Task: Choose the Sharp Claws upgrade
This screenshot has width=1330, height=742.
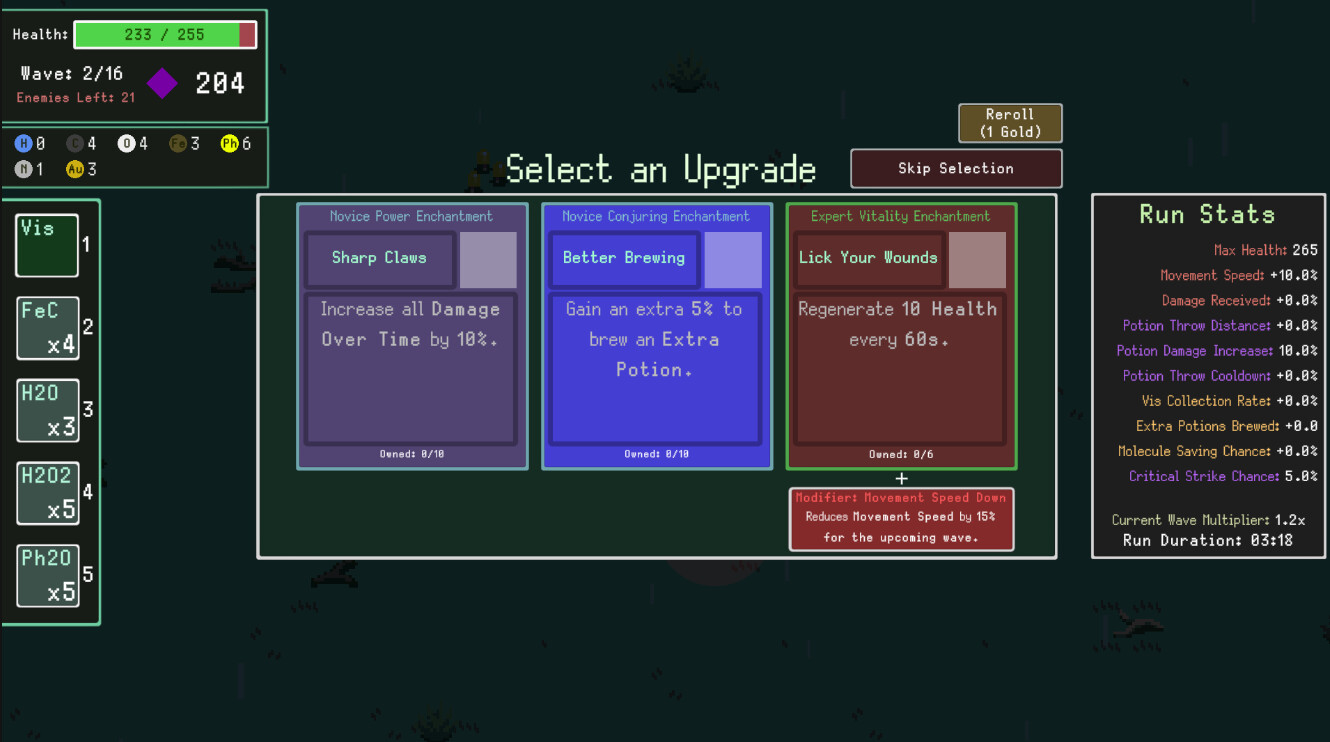Action: (x=412, y=335)
